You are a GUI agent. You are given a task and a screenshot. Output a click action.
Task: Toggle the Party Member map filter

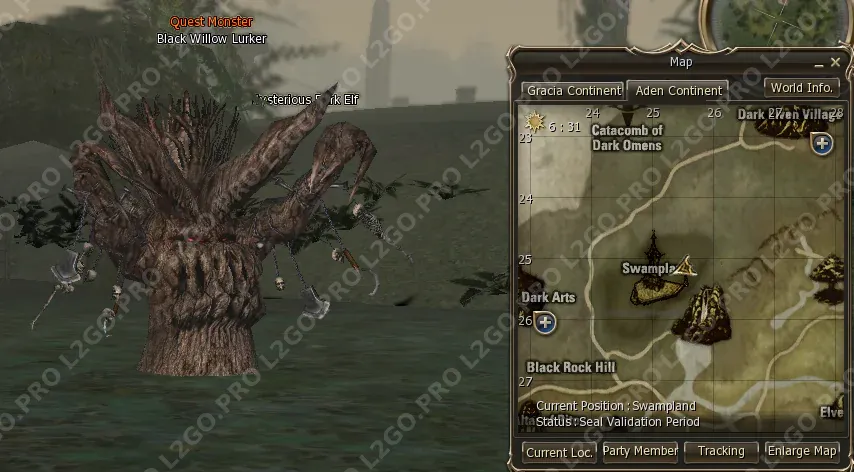click(640, 452)
